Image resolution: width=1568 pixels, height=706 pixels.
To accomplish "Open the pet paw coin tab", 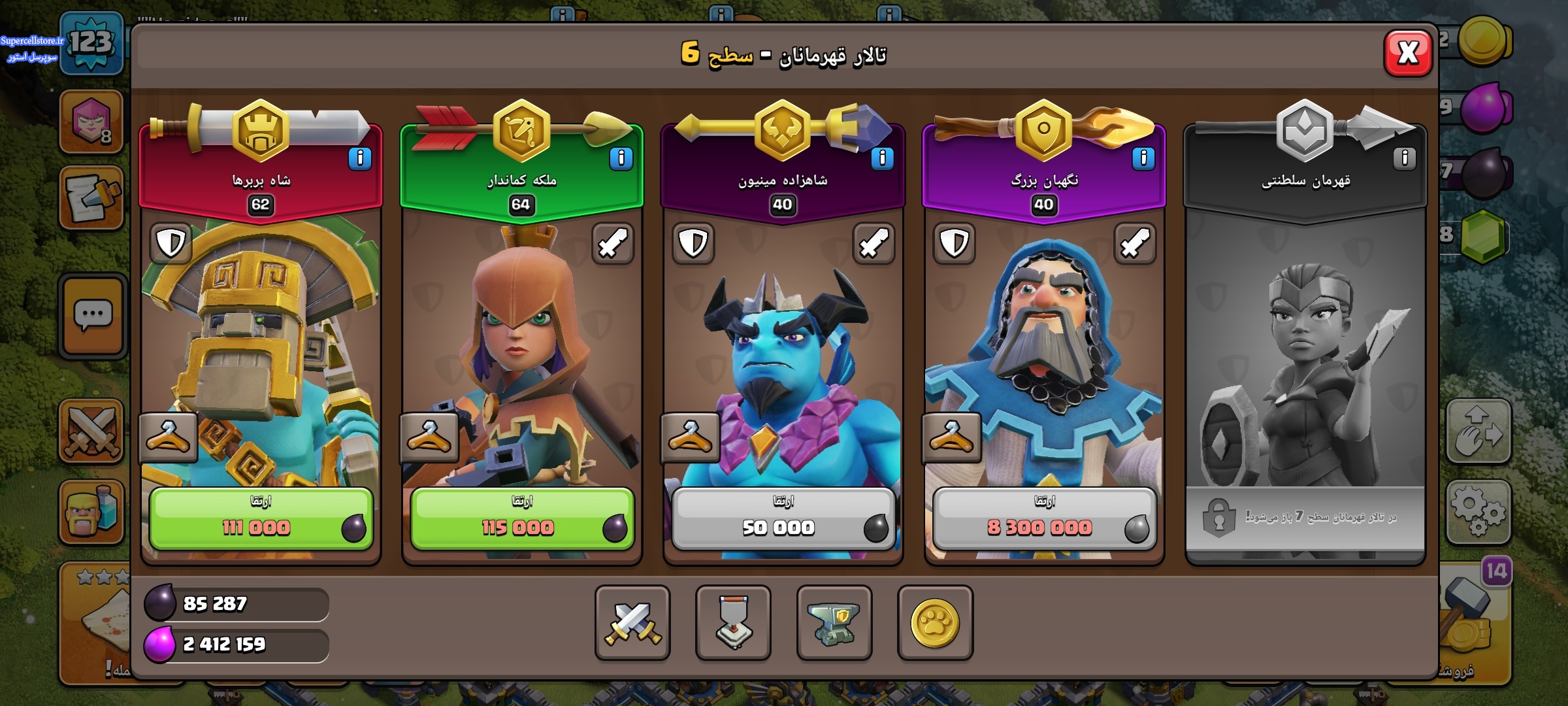I will (935, 622).
